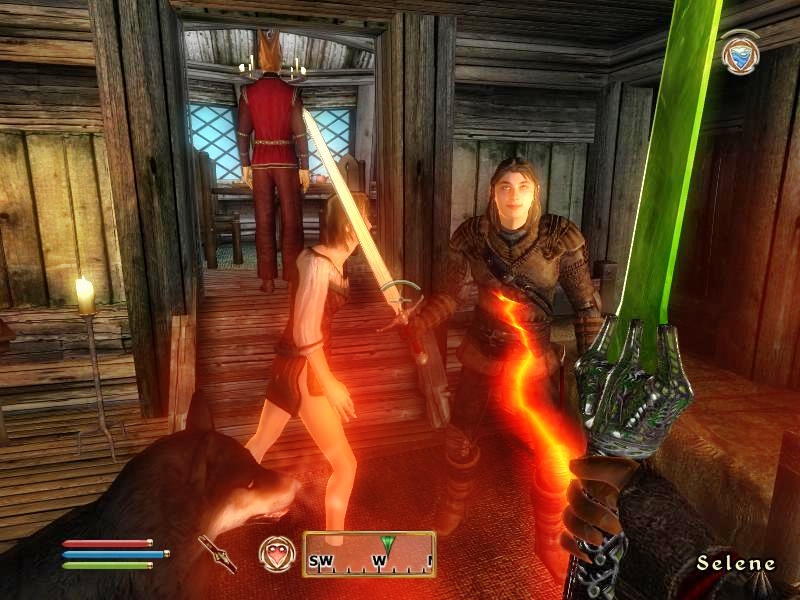Select the heart restoration spell icon
Screen dimensions: 800x600
click(x=276, y=553)
